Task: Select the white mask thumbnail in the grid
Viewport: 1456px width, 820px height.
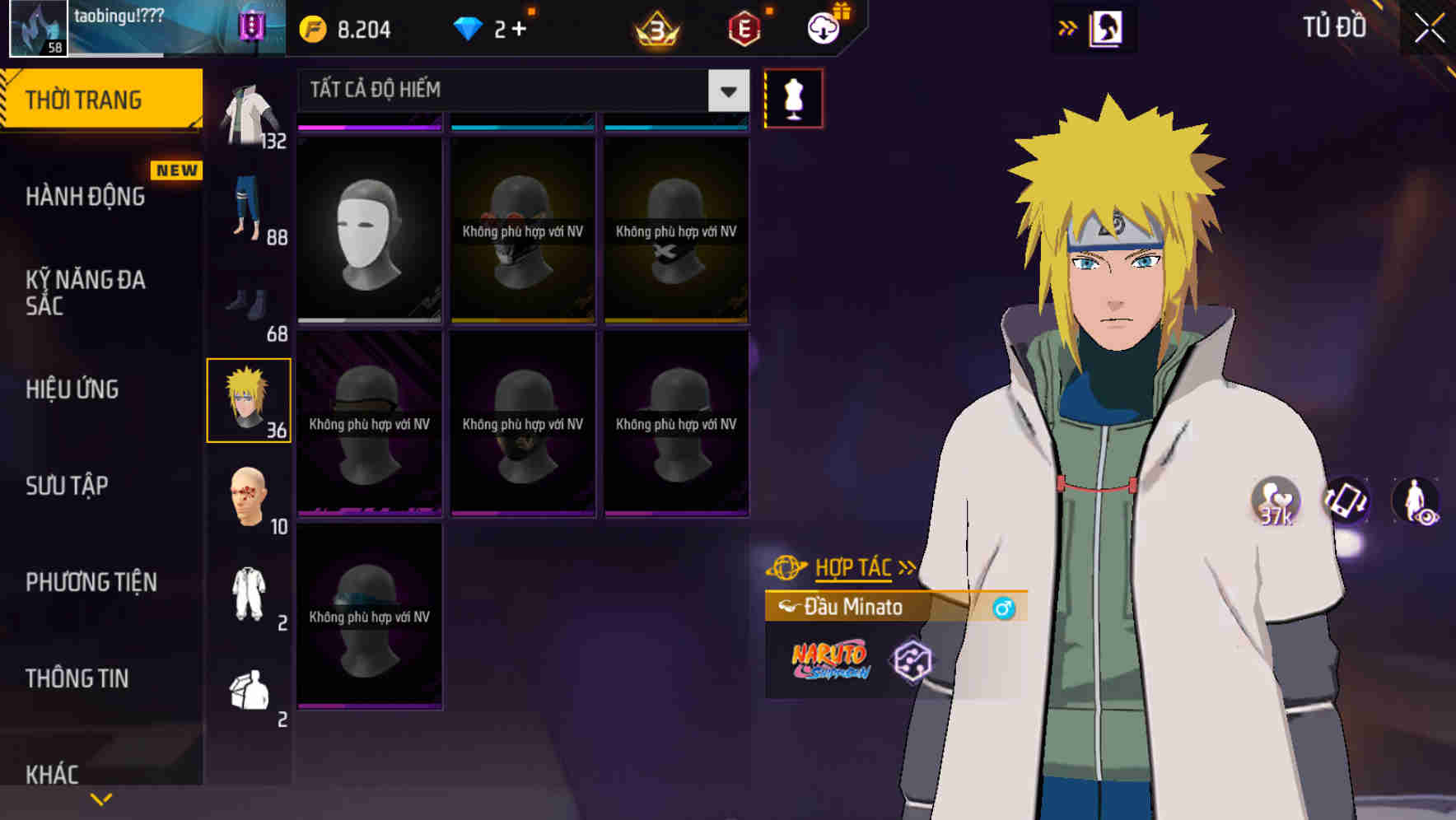Action: (x=369, y=231)
